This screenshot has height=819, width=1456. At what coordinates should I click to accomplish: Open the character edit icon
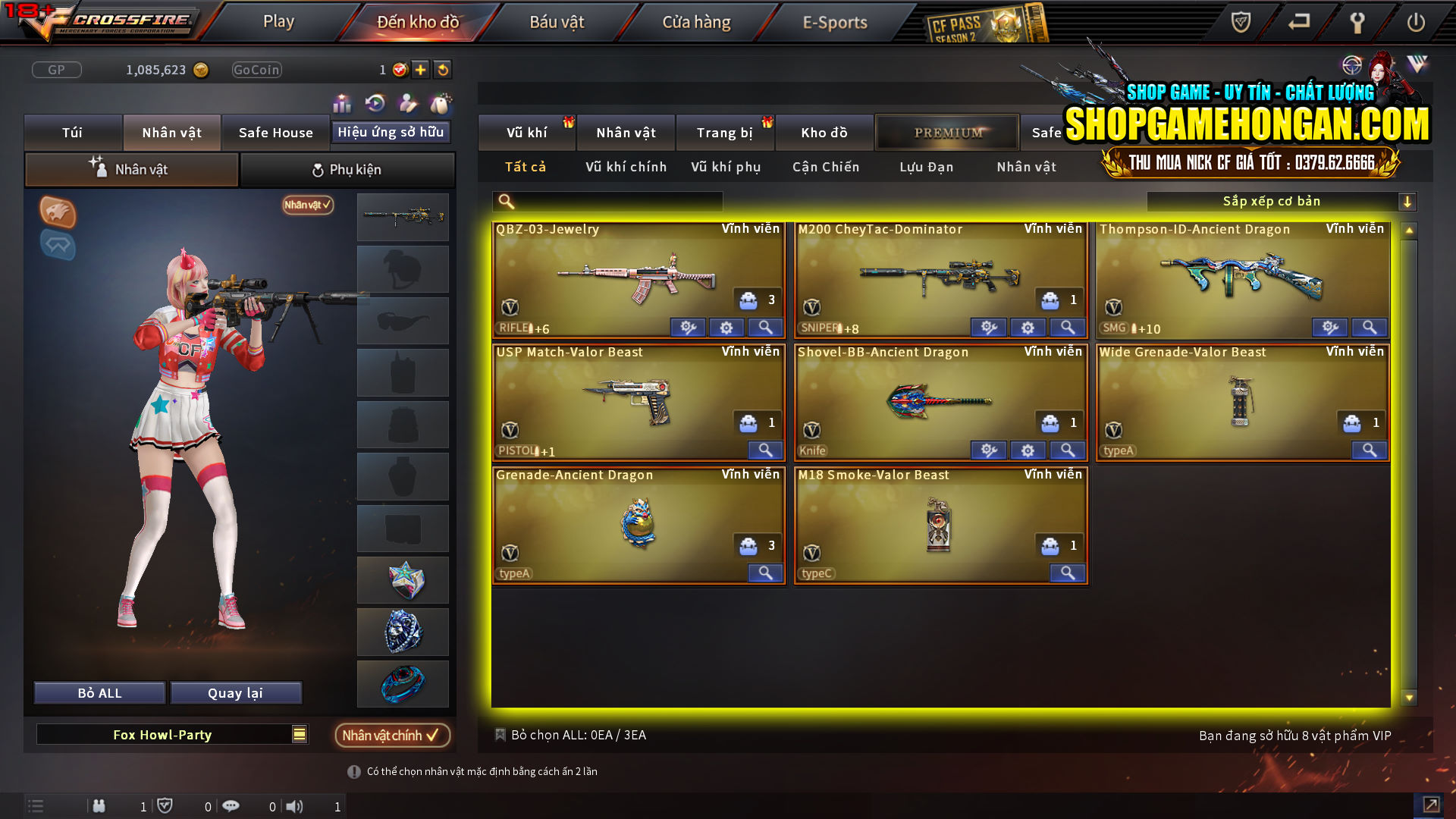pos(406,104)
